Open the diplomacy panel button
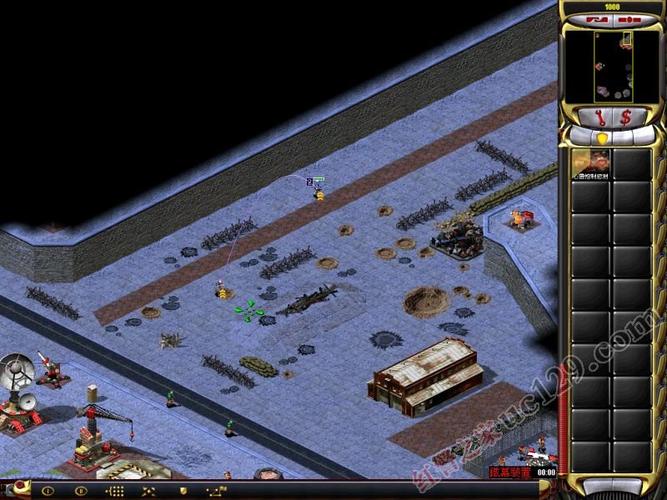Viewport: 667px width, 500px height. tap(596, 20)
